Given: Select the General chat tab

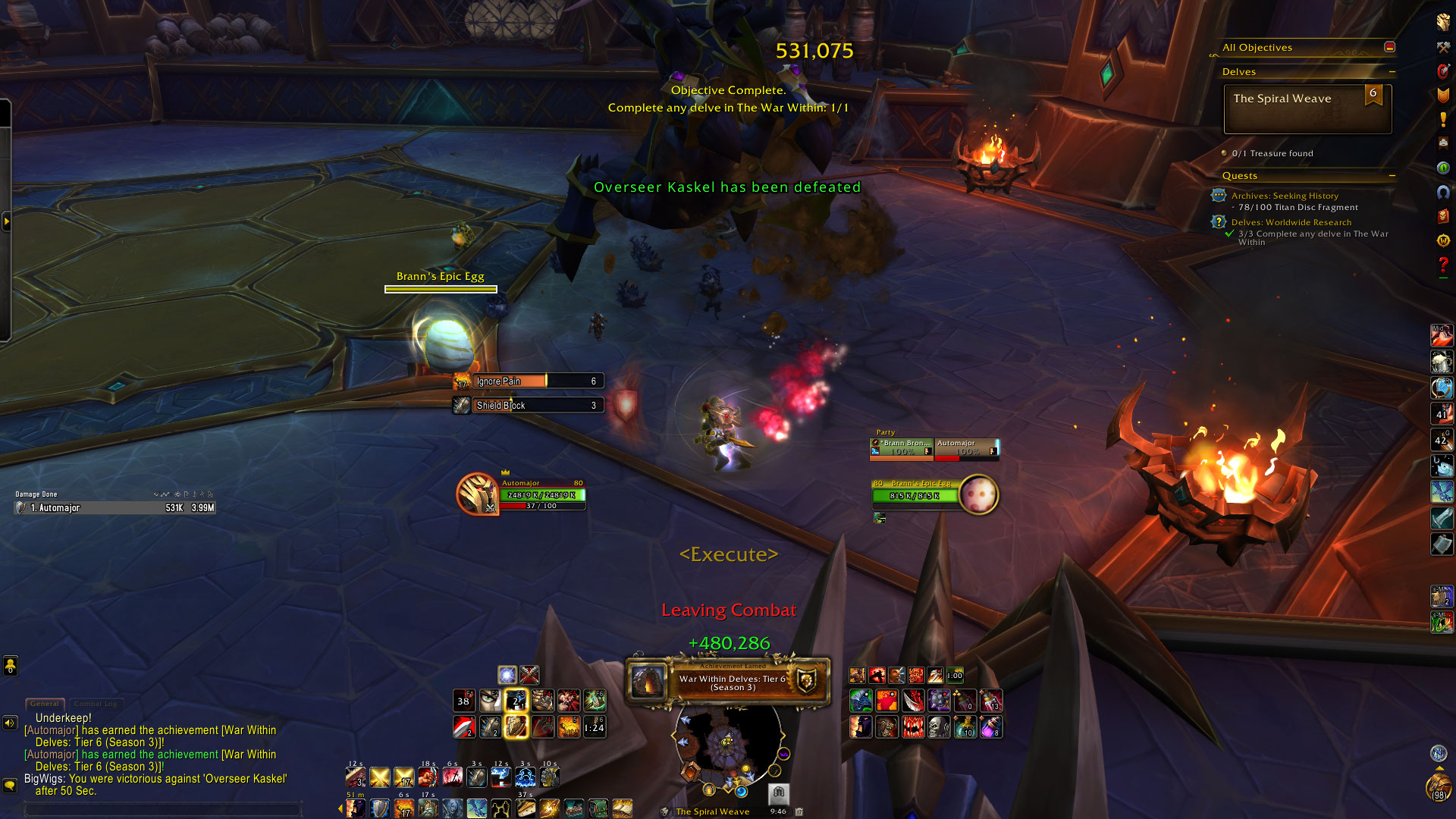Looking at the screenshot, I should [x=45, y=704].
